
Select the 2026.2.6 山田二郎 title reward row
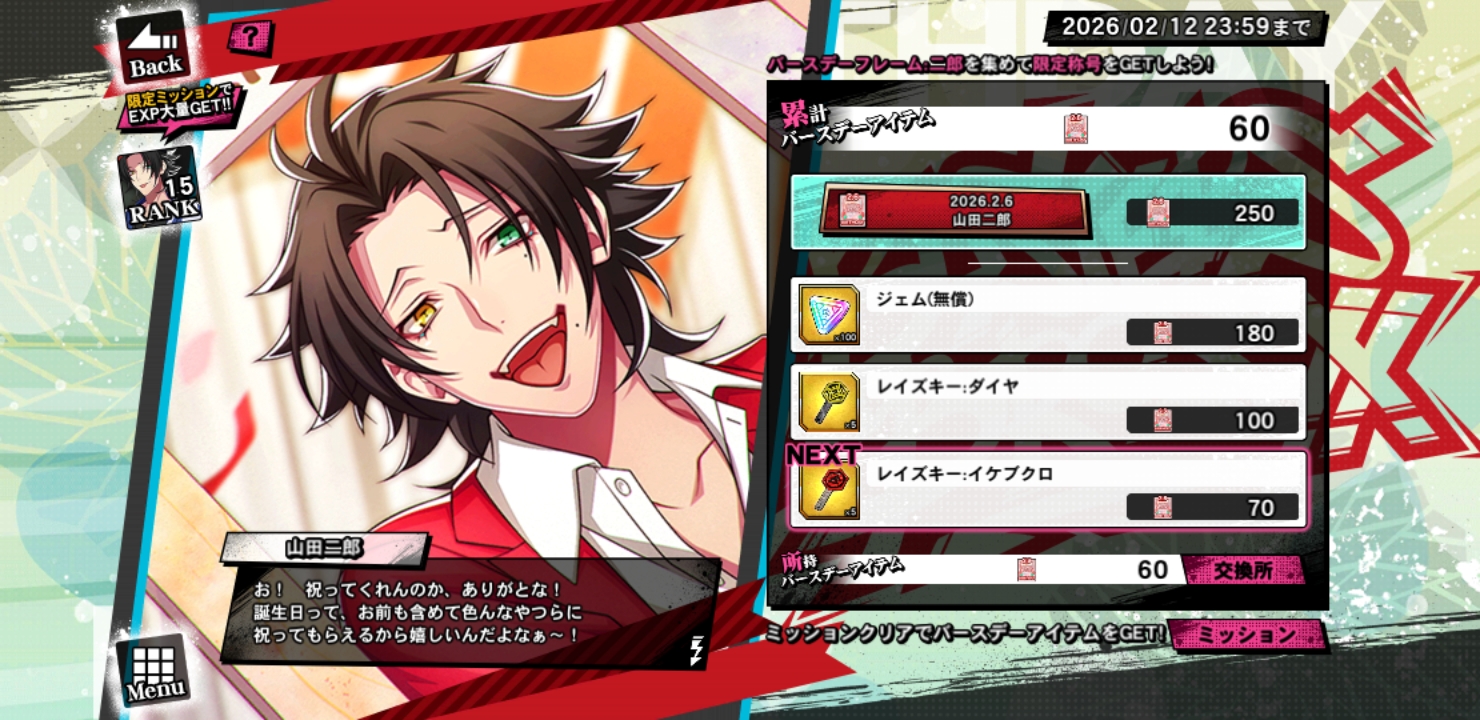pyautogui.click(x=1048, y=212)
